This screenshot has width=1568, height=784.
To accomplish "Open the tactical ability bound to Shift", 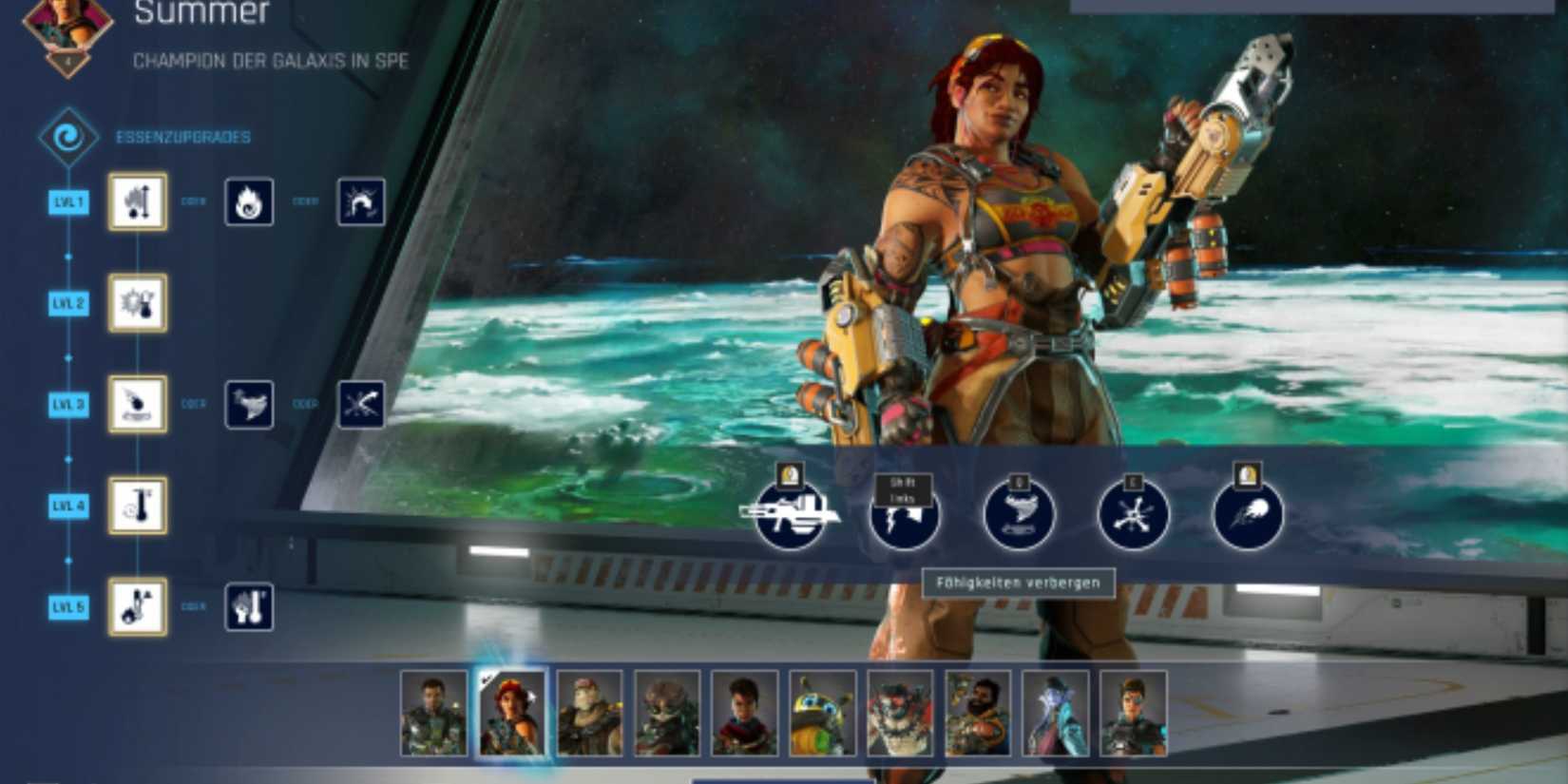I will tap(906, 515).
